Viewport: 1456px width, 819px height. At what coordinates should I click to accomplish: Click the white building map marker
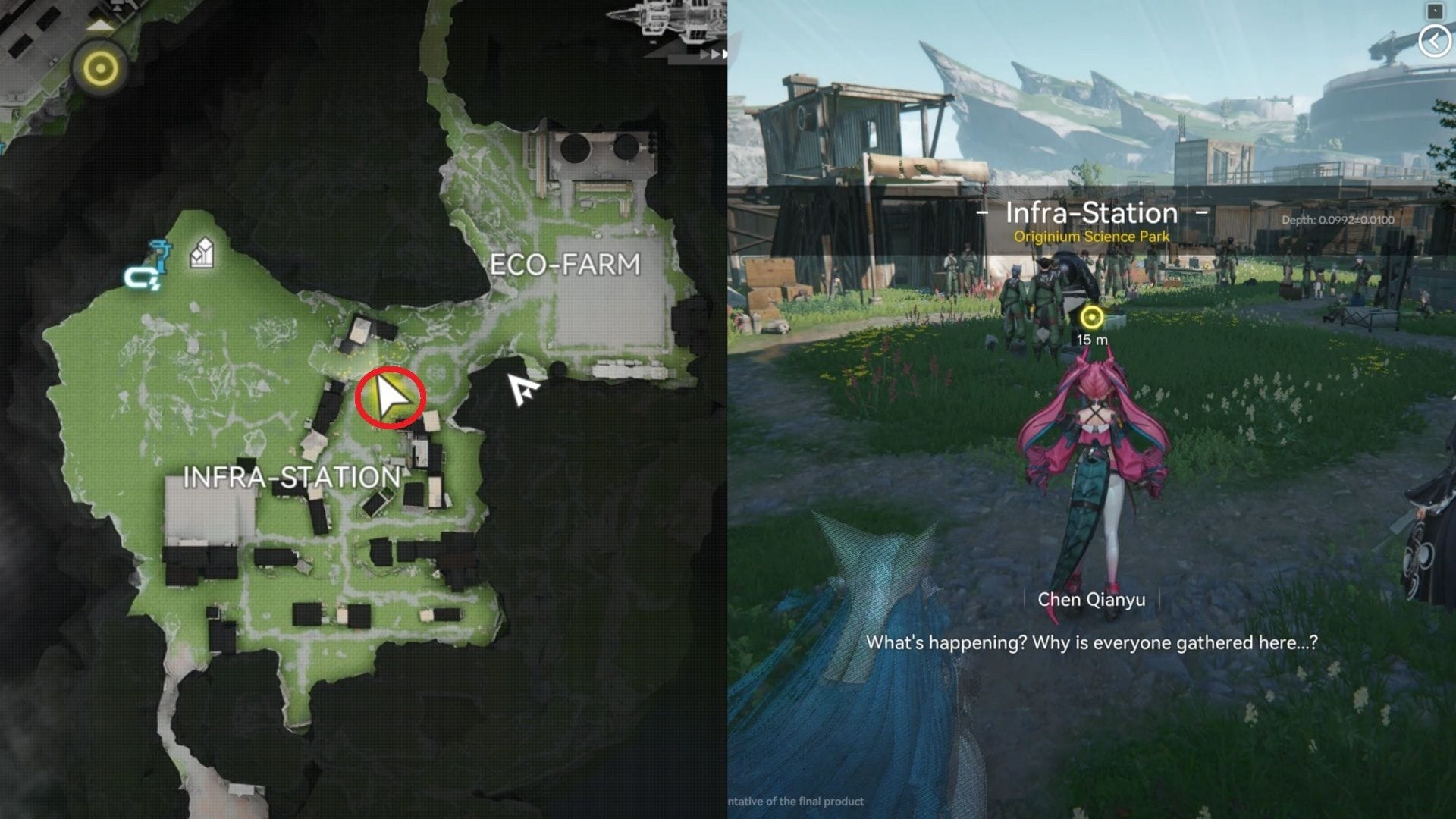coord(201,253)
